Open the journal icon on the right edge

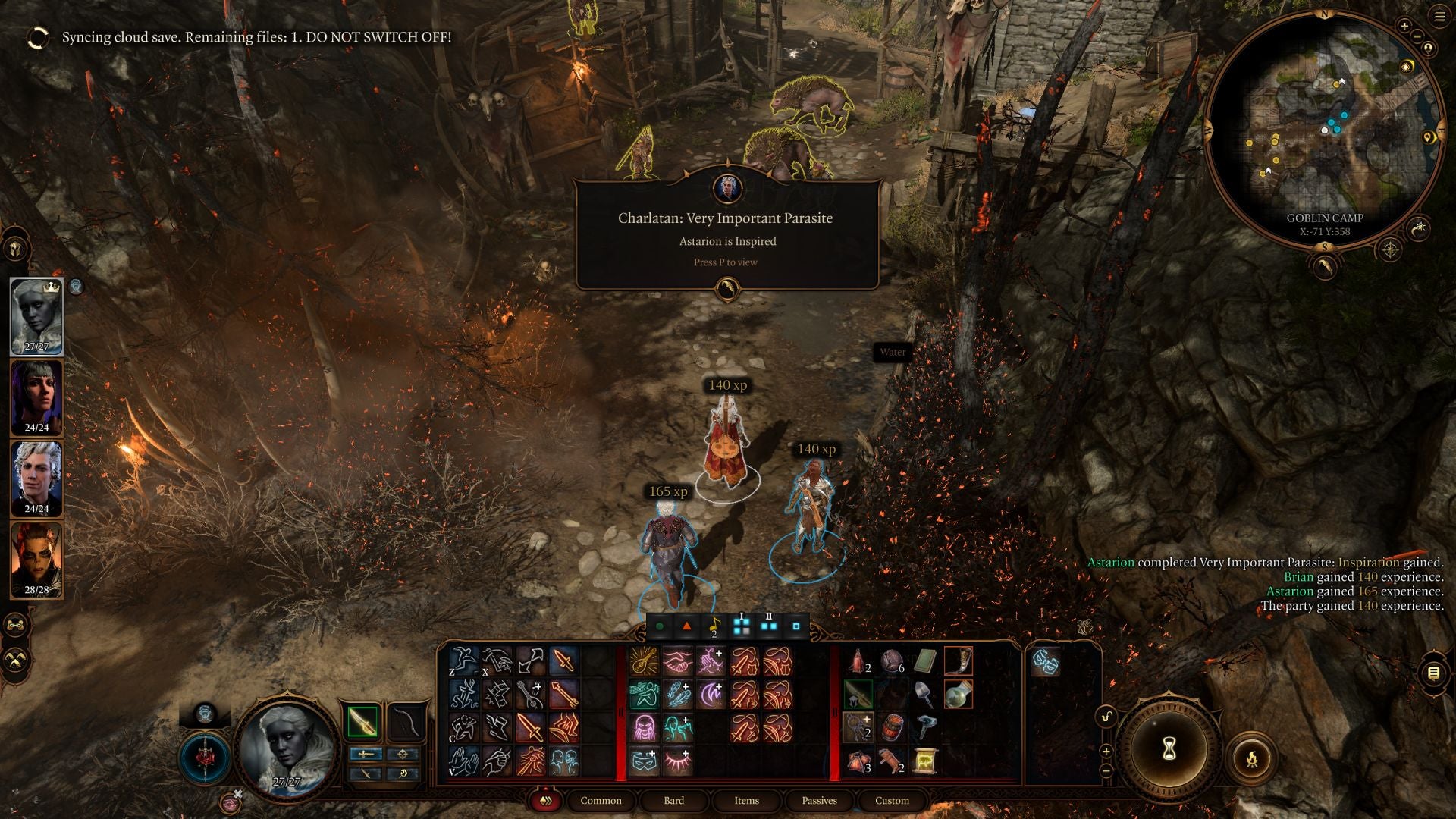tap(1432, 672)
